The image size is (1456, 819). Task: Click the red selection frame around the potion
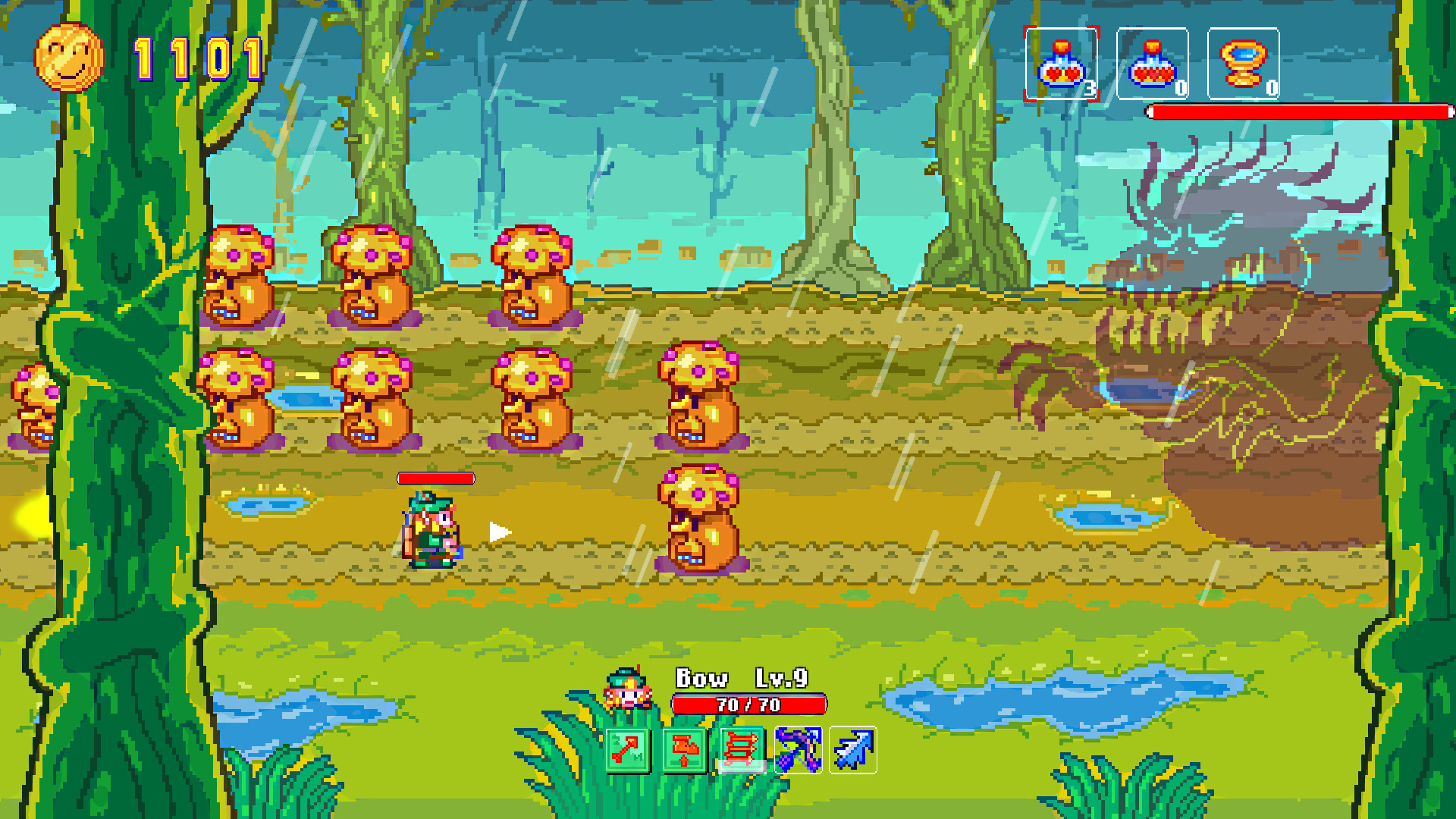click(x=1062, y=64)
